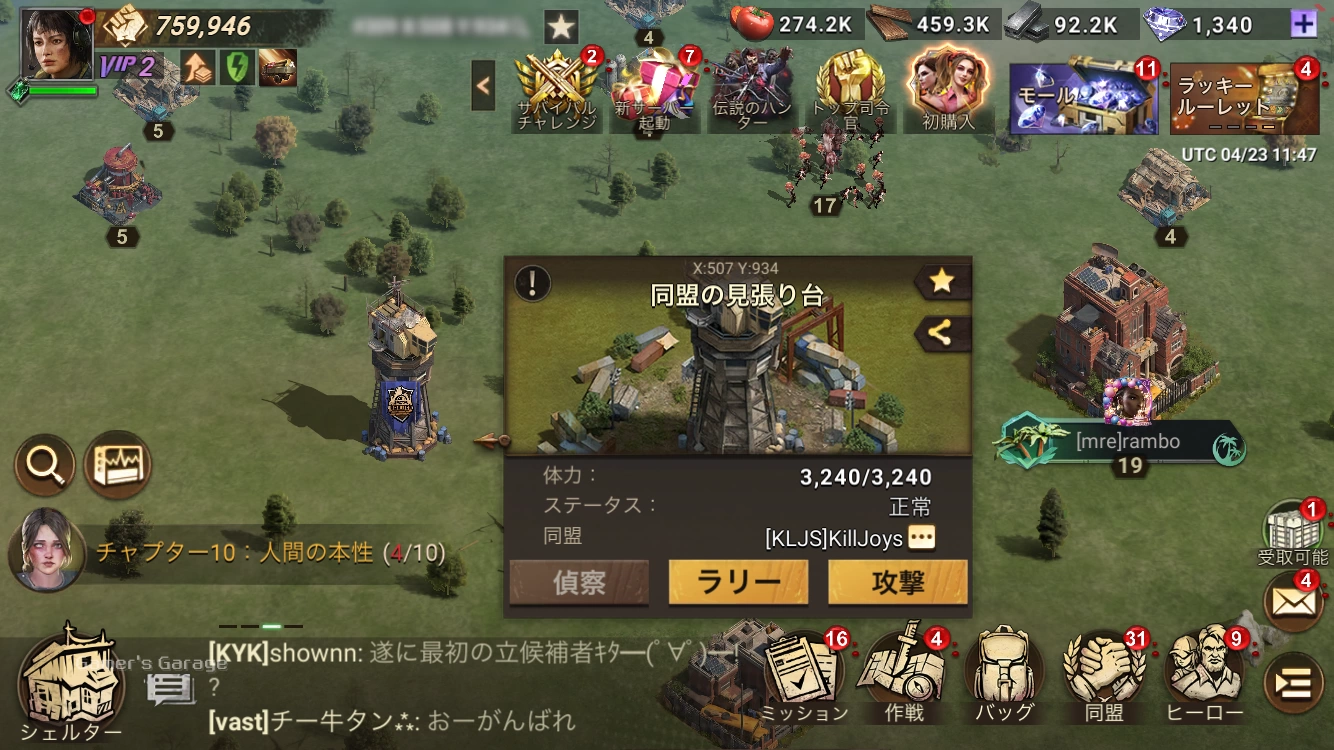Image resolution: width=1334 pixels, height=750 pixels.
Task: Open the ミッション menu
Action: click(805, 675)
